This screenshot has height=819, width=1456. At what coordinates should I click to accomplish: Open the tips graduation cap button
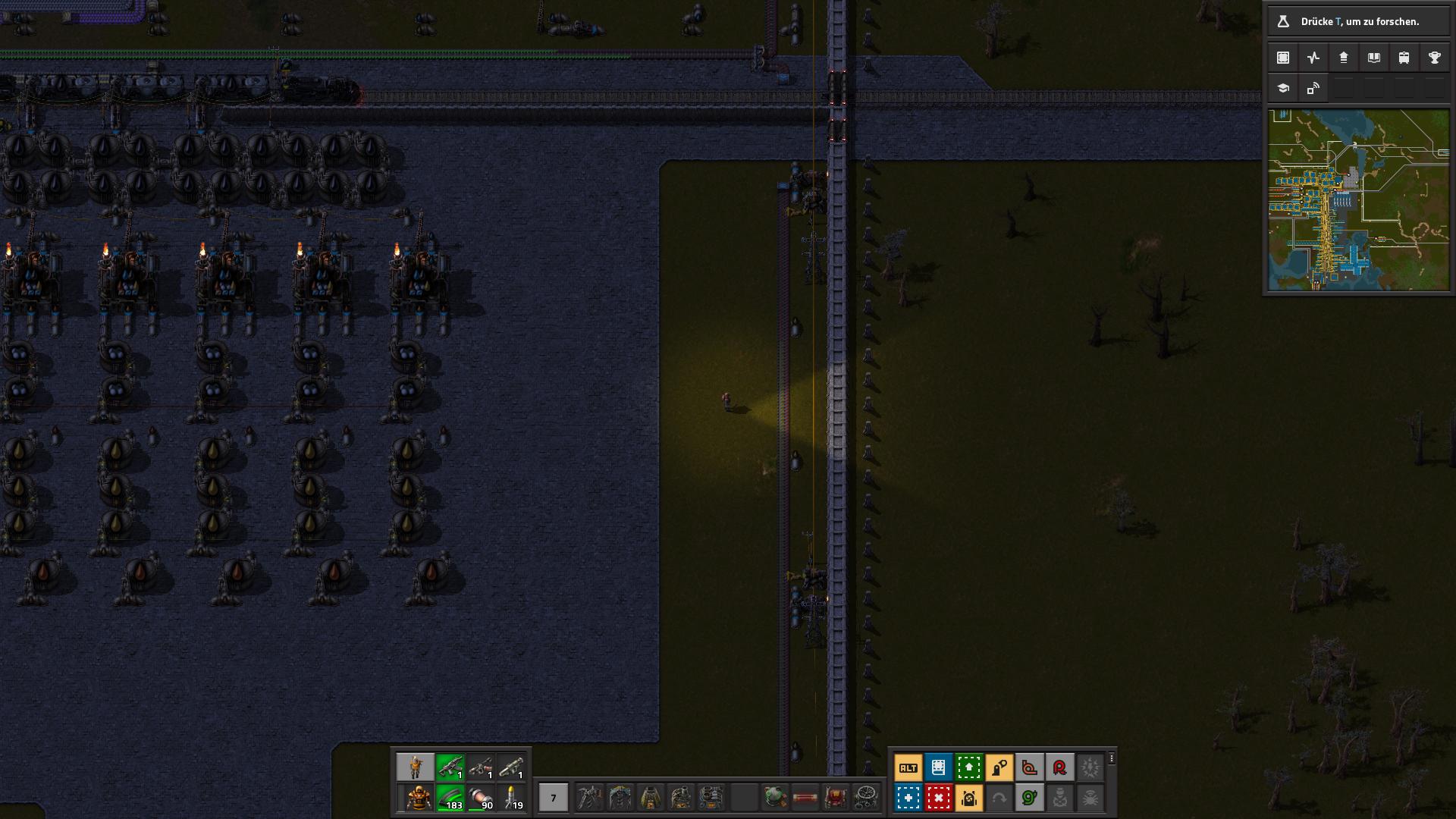(1283, 88)
